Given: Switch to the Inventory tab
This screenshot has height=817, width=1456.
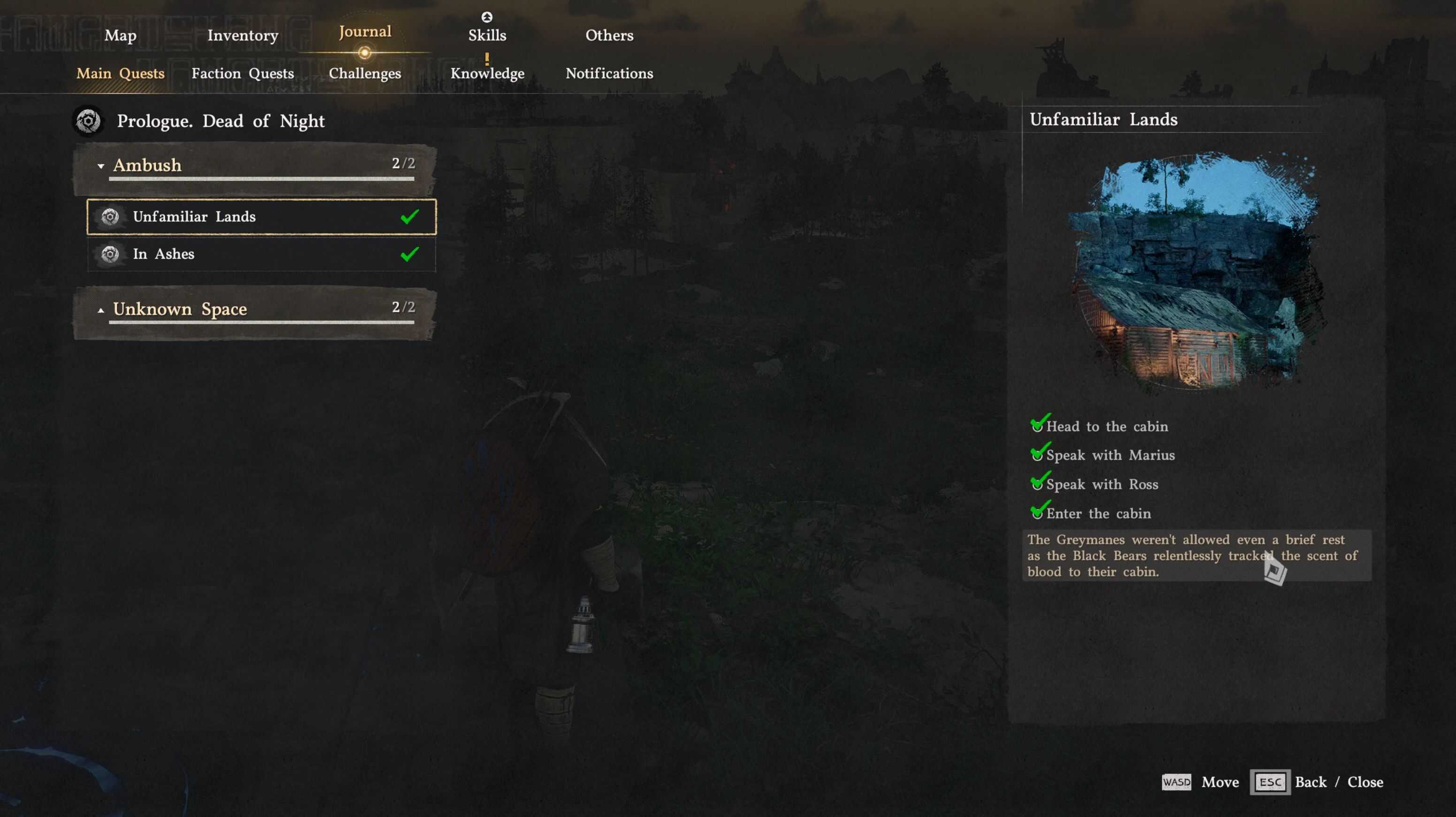Looking at the screenshot, I should tap(243, 35).
